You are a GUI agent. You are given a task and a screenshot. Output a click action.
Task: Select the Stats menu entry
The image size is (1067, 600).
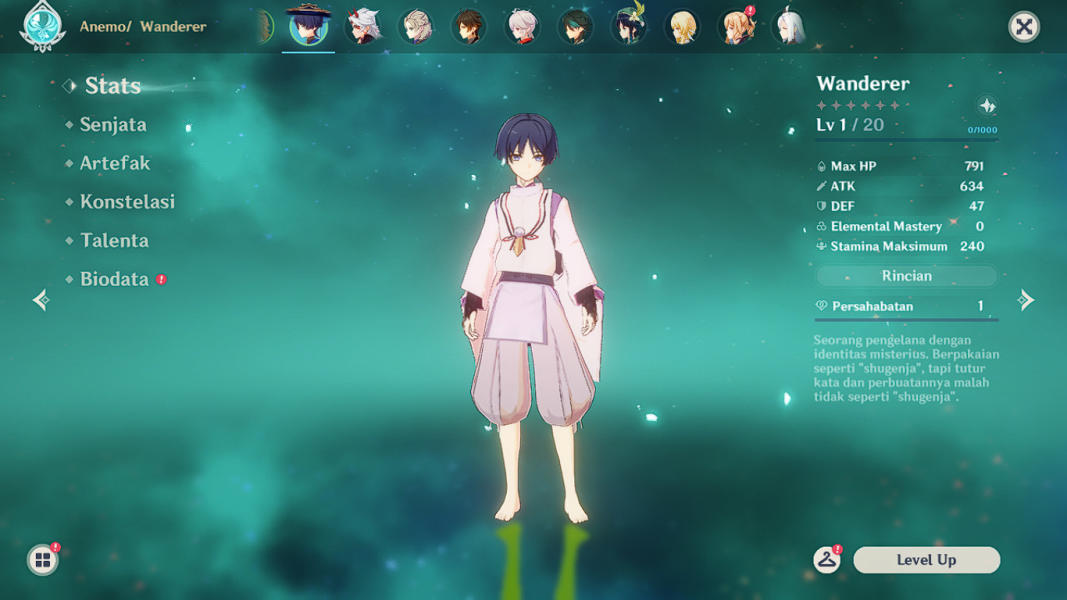point(112,86)
